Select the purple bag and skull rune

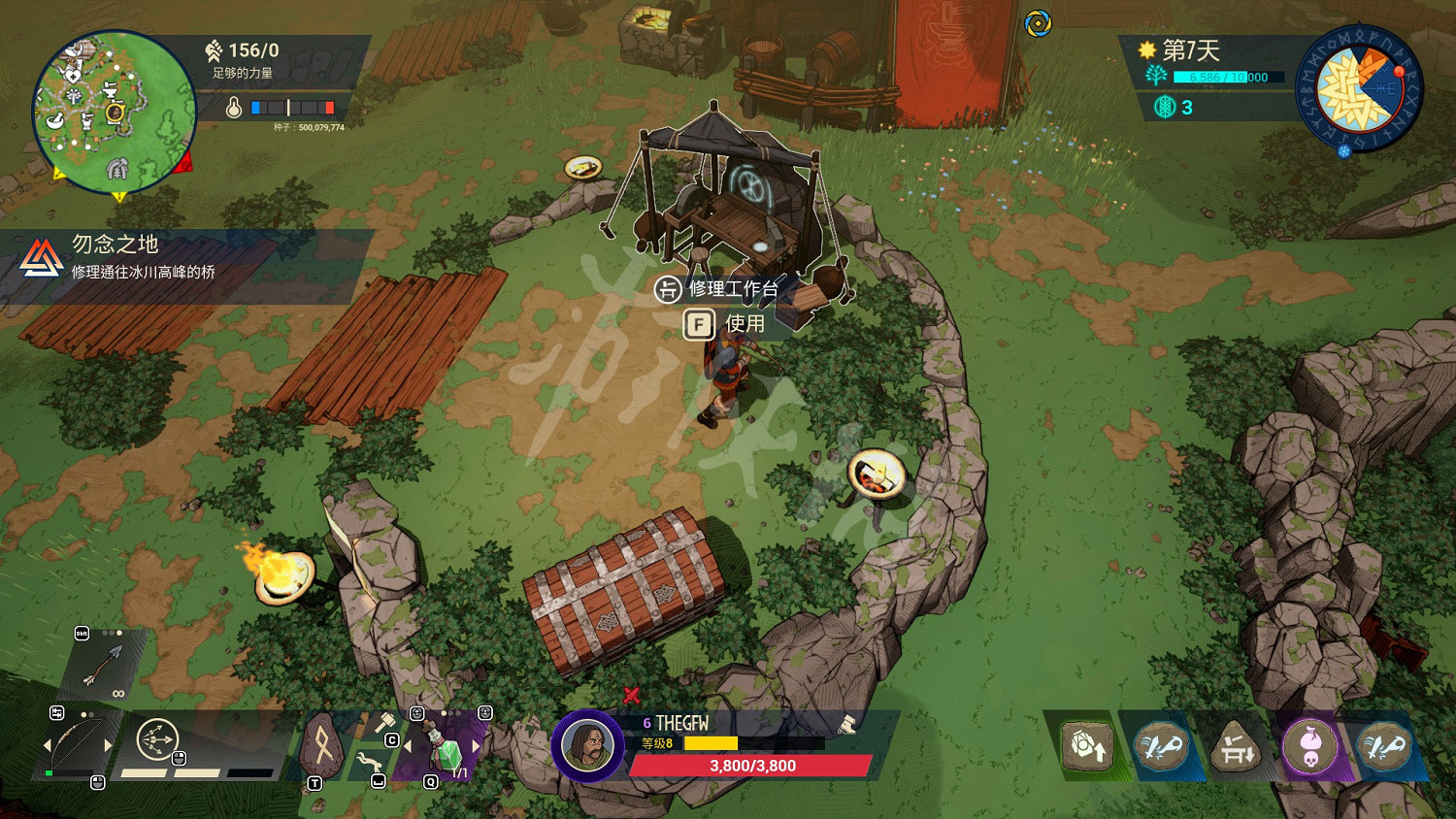pyautogui.click(x=1309, y=747)
